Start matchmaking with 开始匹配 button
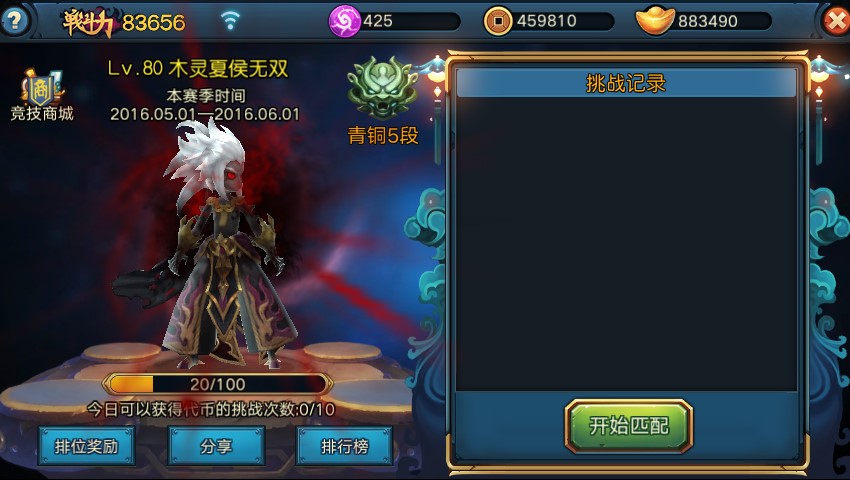The image size is (850, 480). click(x=628, y=426)
